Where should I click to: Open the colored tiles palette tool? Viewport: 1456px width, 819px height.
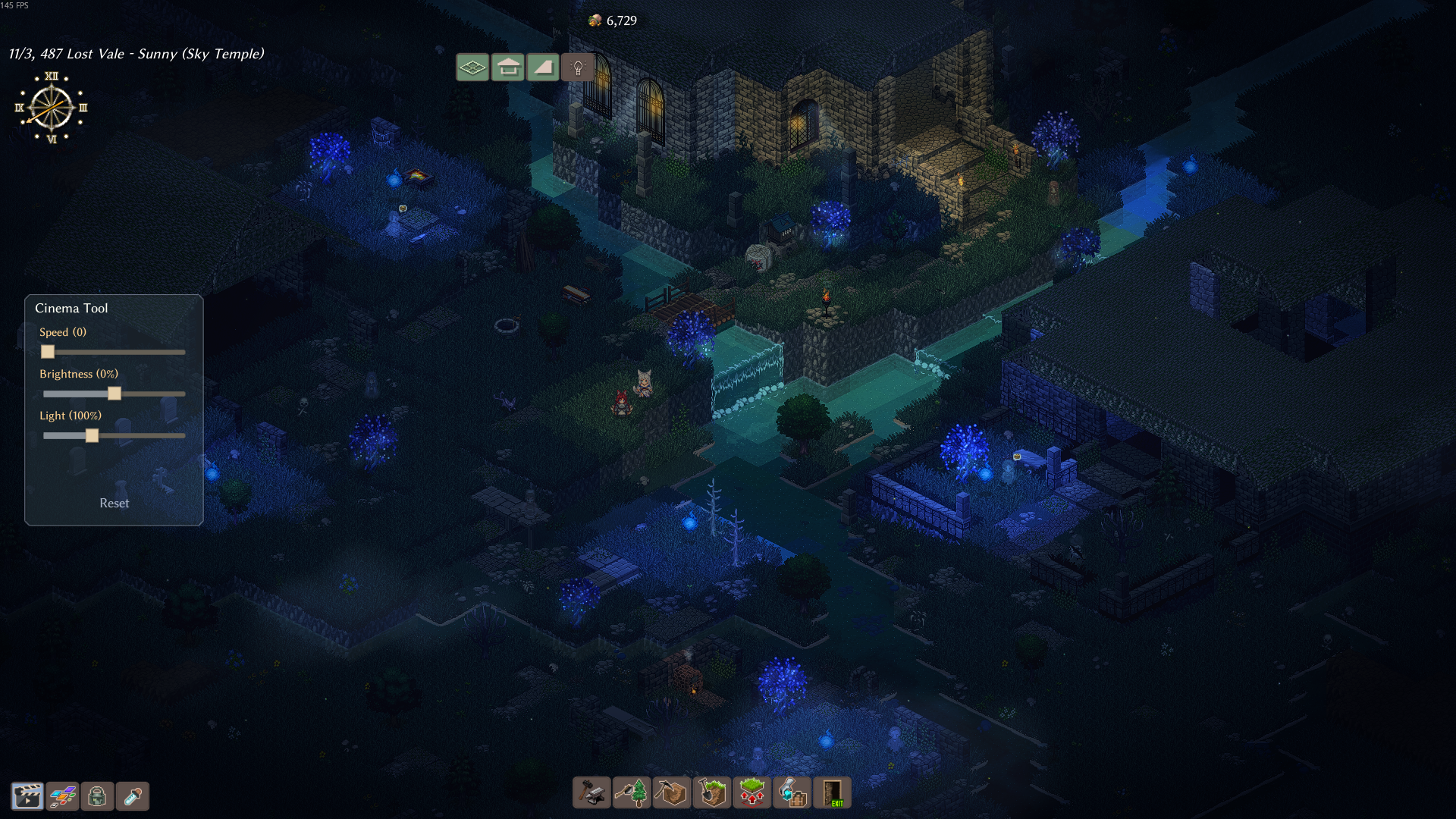(x=62, y=796)
